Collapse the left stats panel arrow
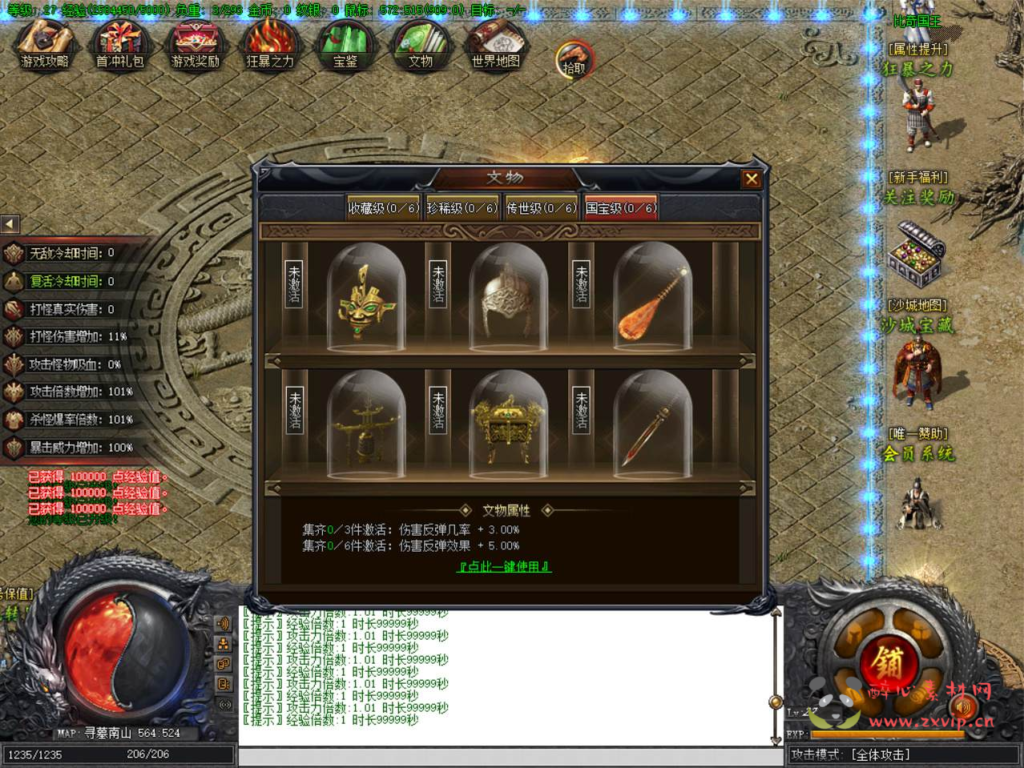Viewport: 1024px width, 768px height. [x=9, y=224]
